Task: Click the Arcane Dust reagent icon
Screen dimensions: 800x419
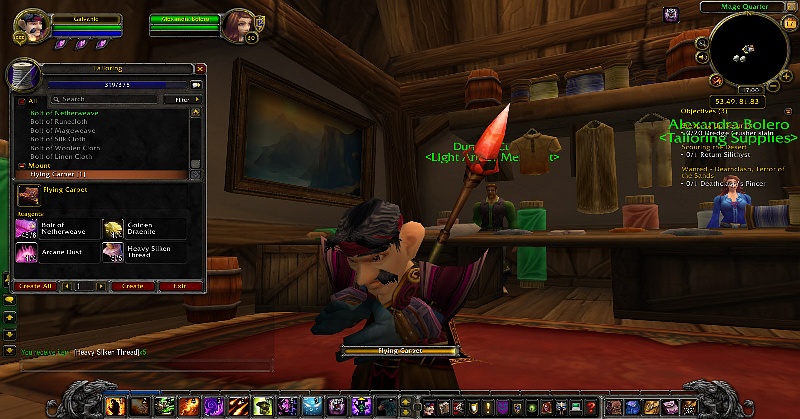Action: 27,252
